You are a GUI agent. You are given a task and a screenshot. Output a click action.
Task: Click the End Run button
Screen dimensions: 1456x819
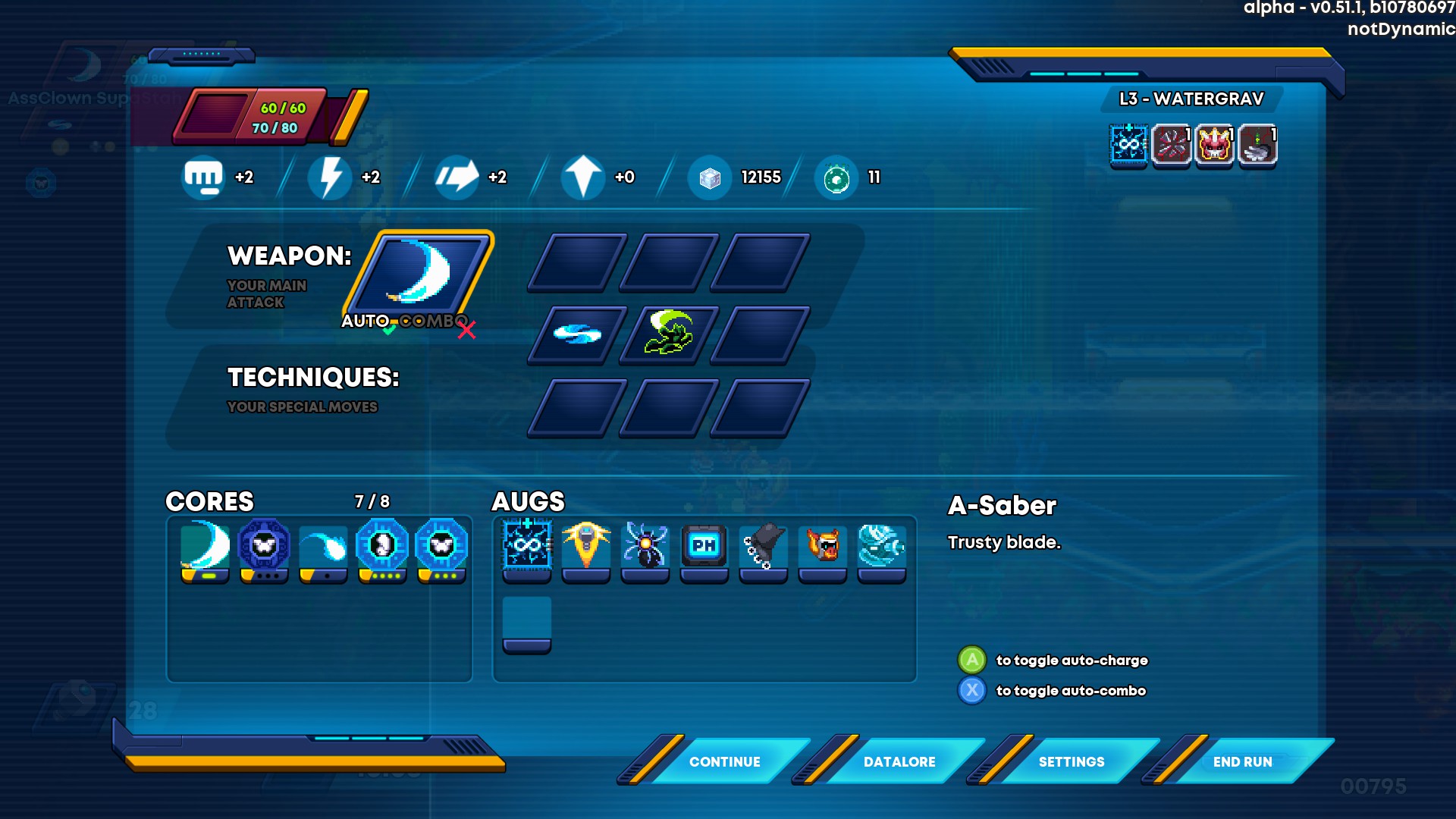tap(1242, 761)
